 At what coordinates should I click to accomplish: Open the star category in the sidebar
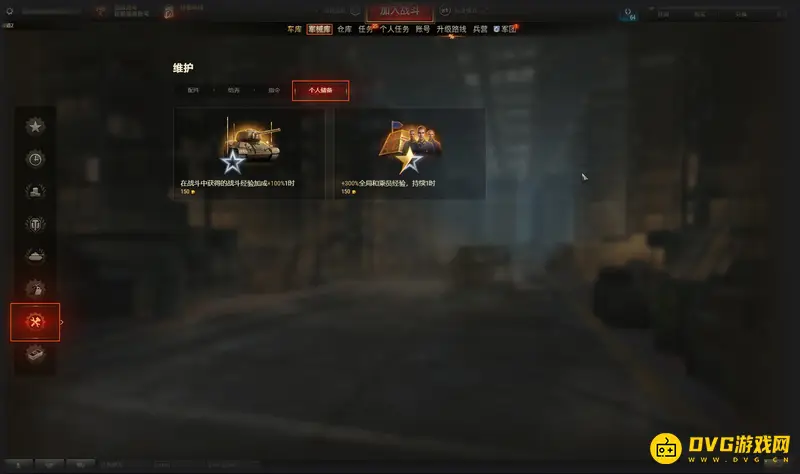coord(35,126)
